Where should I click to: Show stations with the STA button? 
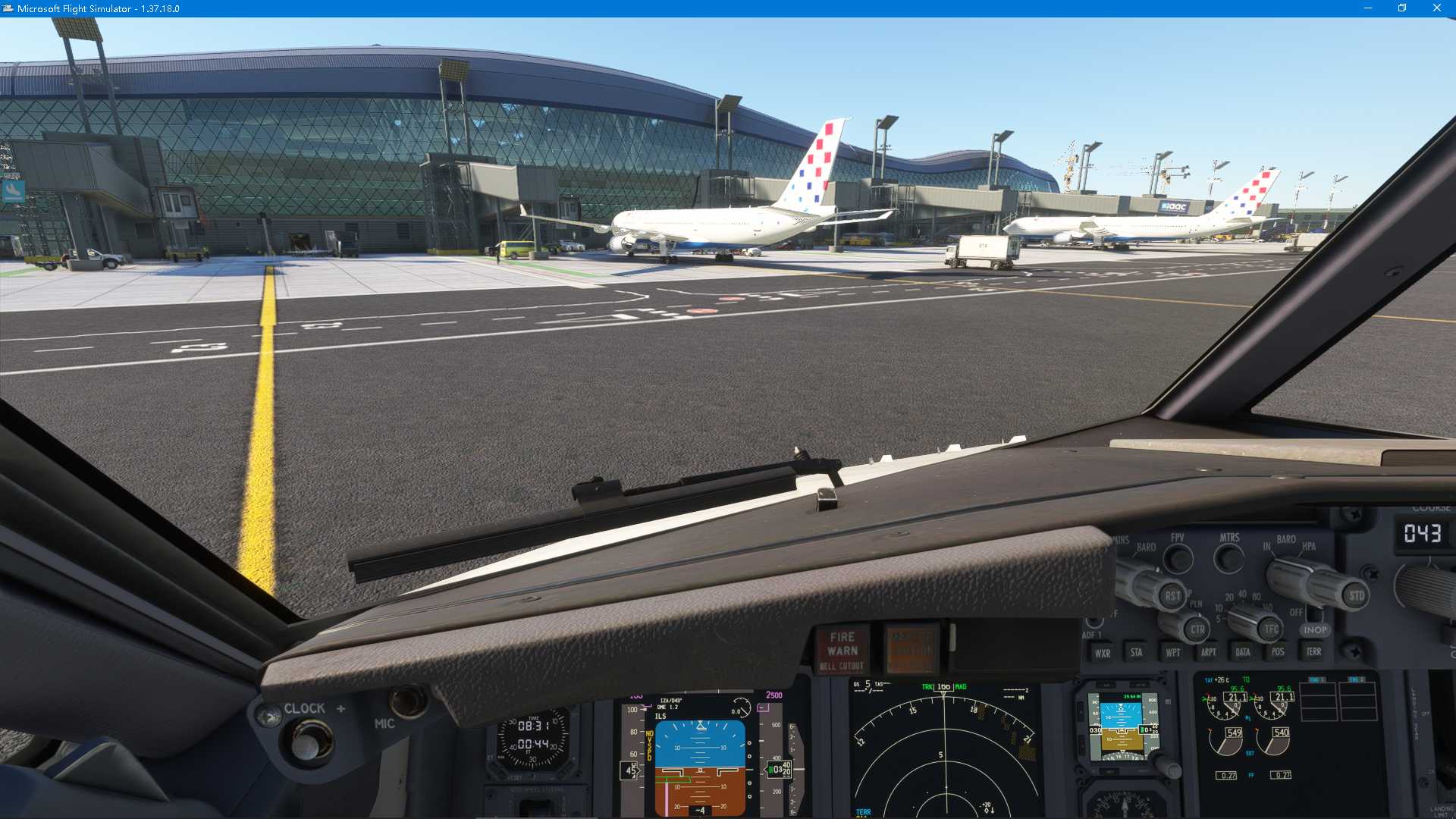tap(1136, 652)
